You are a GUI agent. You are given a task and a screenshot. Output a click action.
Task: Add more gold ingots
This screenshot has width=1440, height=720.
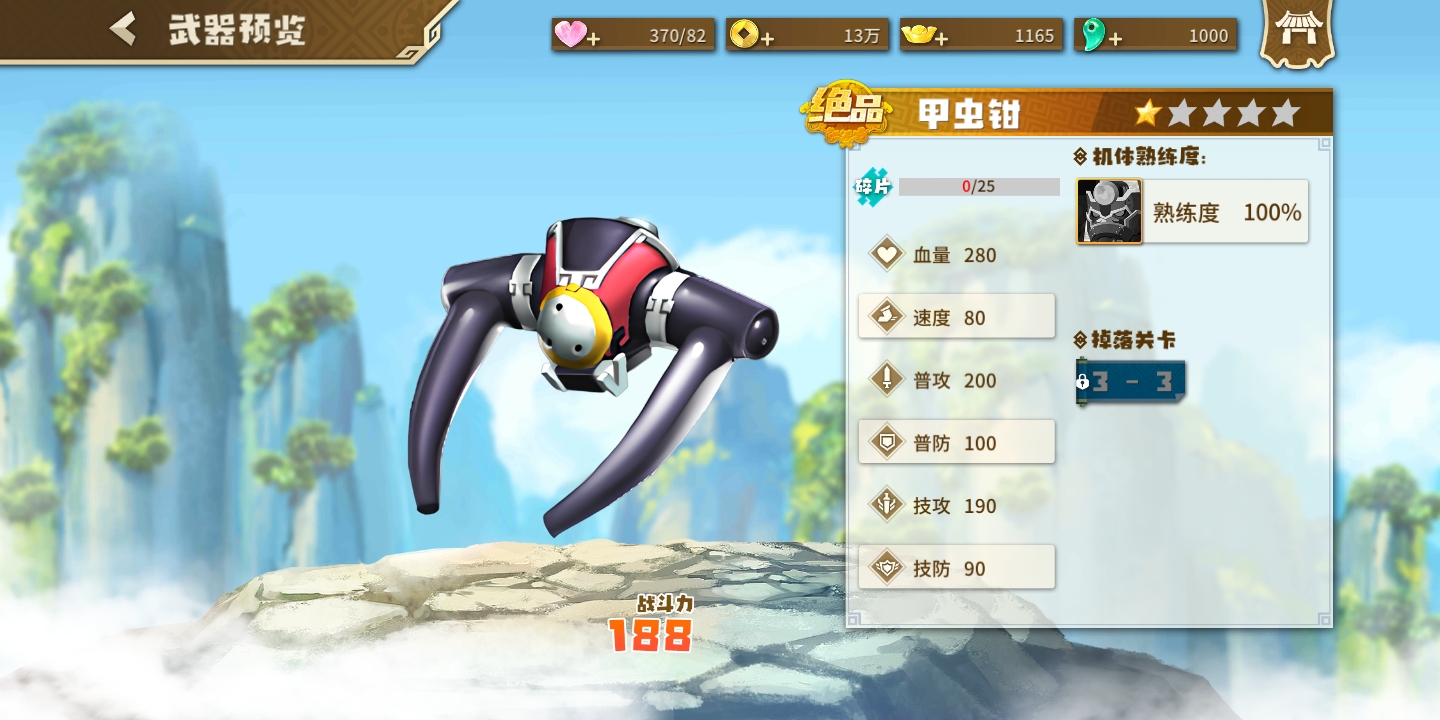[x=941, y=39]
